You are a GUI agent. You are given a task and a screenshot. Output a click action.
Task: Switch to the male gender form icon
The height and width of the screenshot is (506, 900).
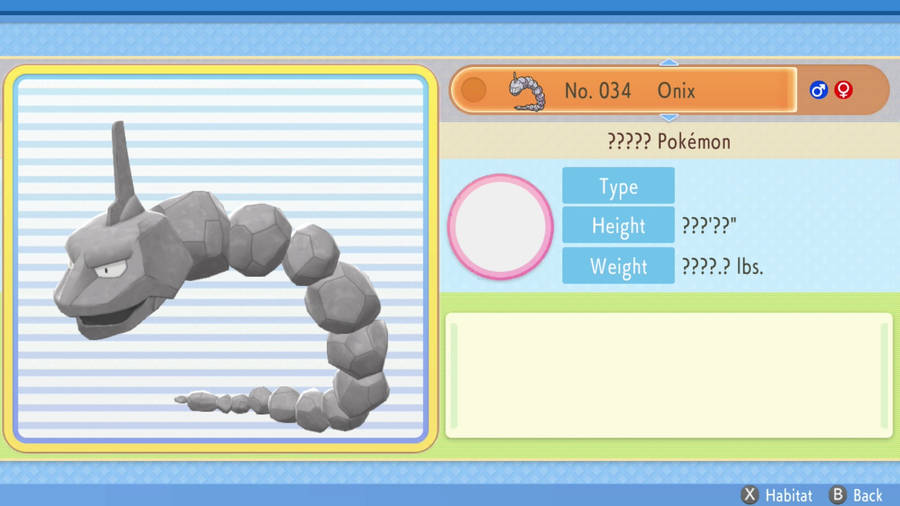pos(819,90)
